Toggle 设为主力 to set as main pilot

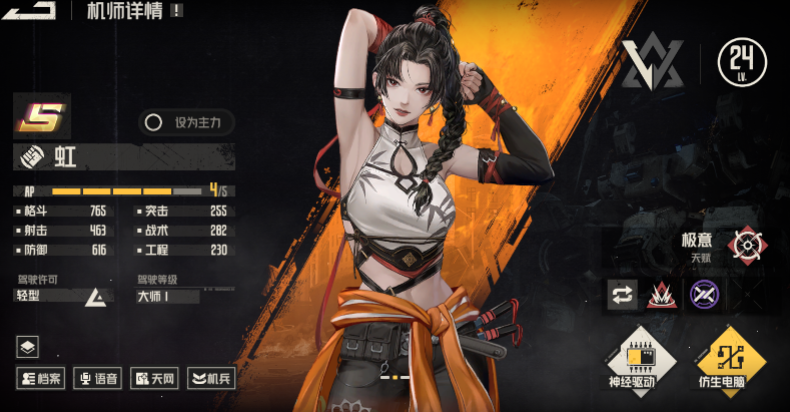(x=187, y=123)
